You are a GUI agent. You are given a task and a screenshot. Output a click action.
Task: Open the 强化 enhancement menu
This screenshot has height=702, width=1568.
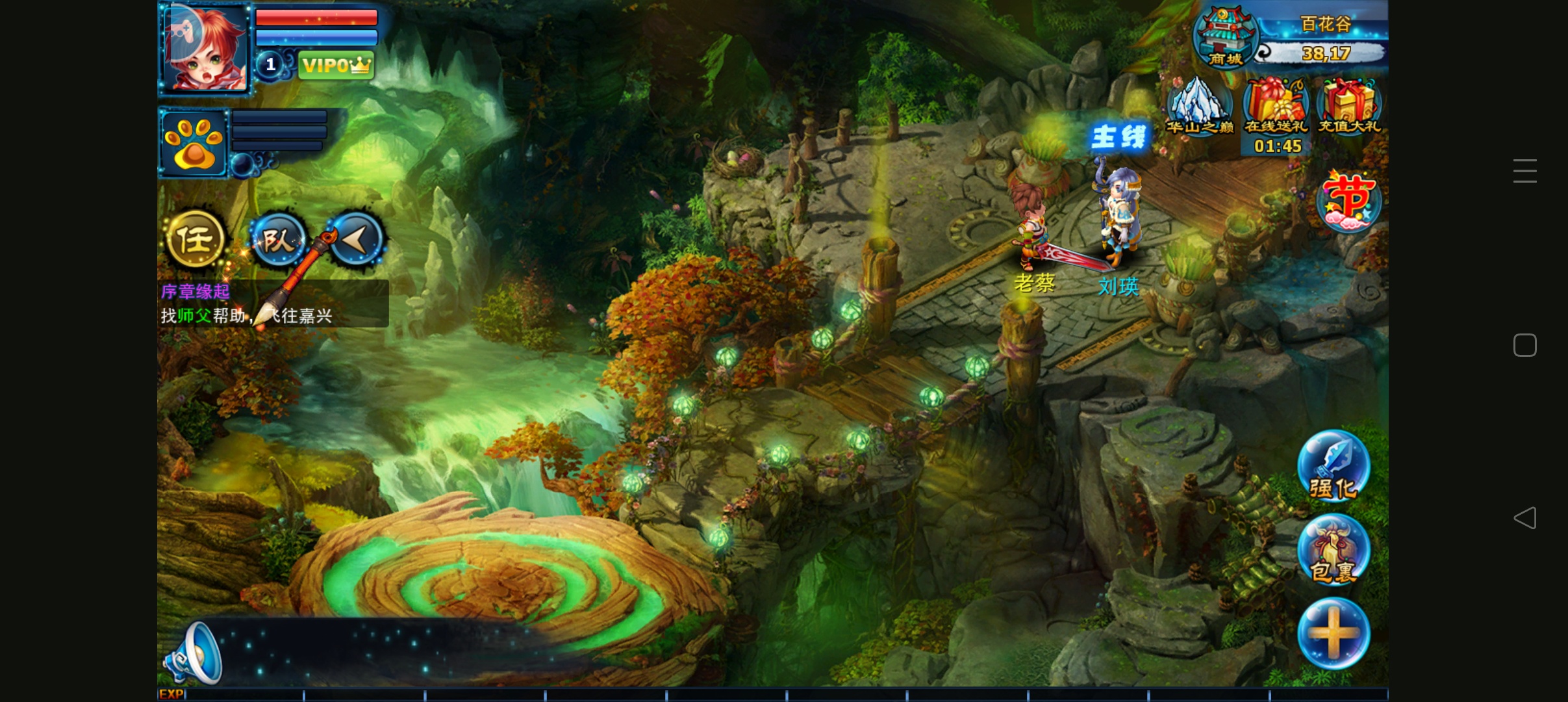(x=1333, y=465)
